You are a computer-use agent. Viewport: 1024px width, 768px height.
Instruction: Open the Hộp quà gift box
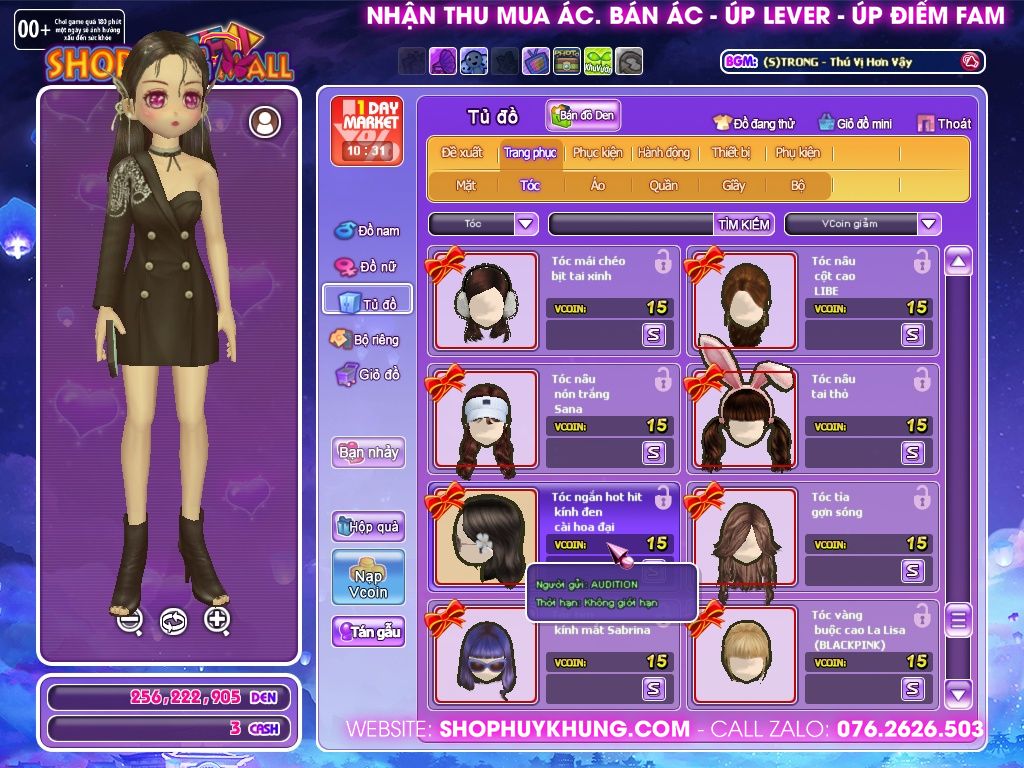coord(368,526)
